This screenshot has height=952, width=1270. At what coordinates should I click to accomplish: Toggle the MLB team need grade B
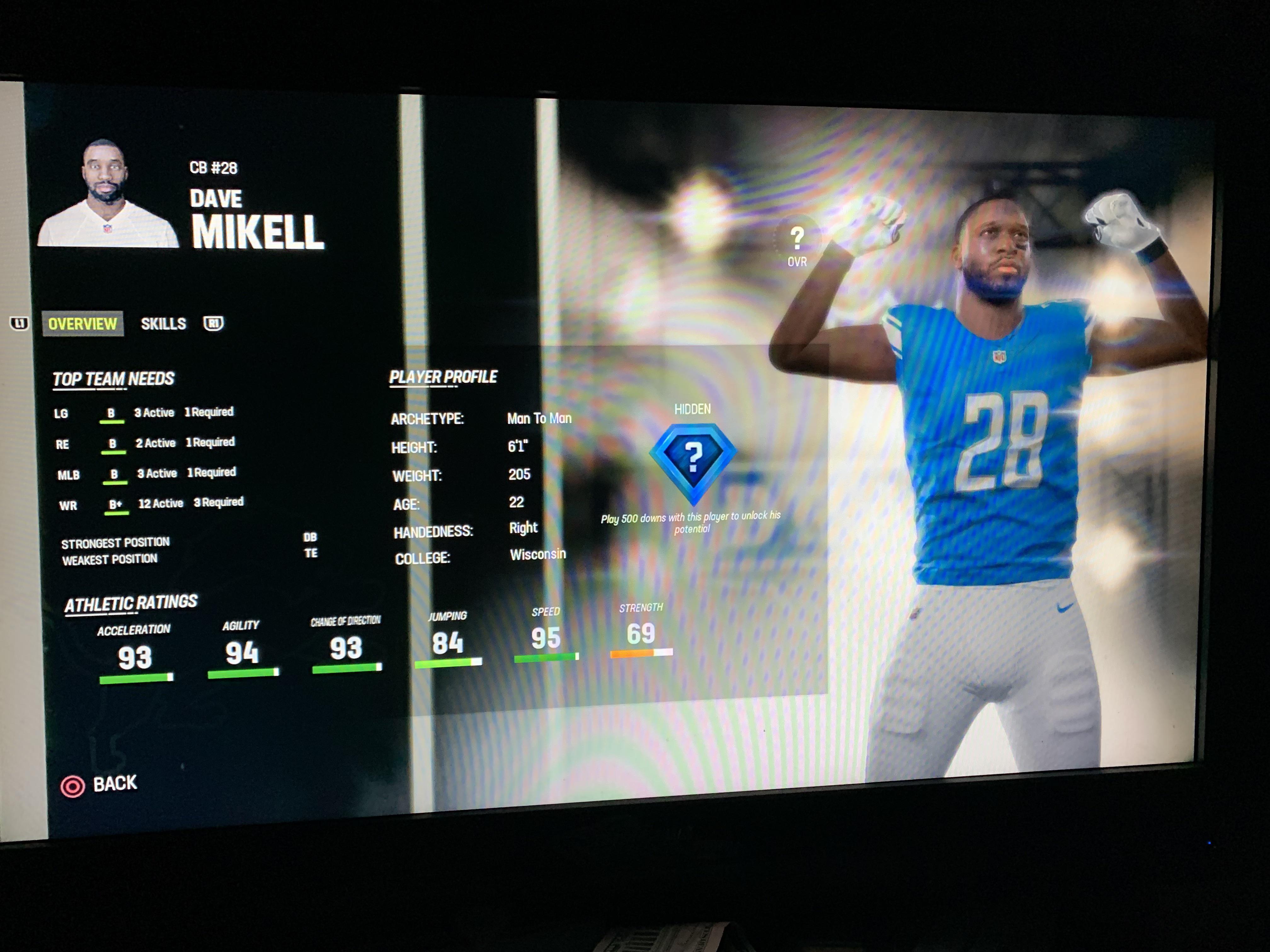pos(114,473)
